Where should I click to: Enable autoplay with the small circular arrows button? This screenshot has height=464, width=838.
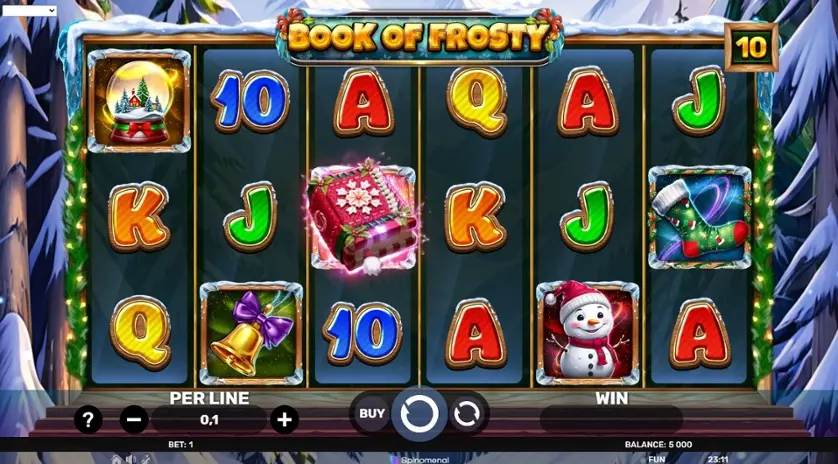tap(466, 413)
